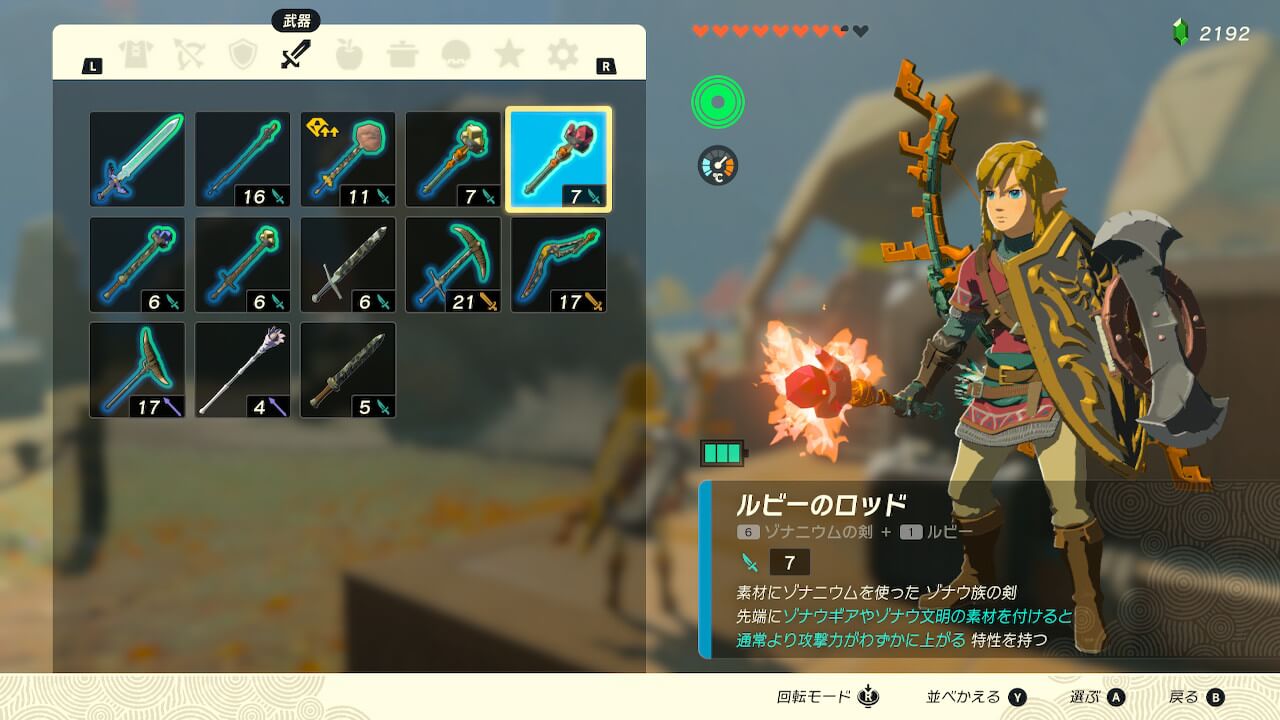The image size is (1280, 720).
Task: Select the curved-blade spear with attack 17
Action: coord(137,370)
